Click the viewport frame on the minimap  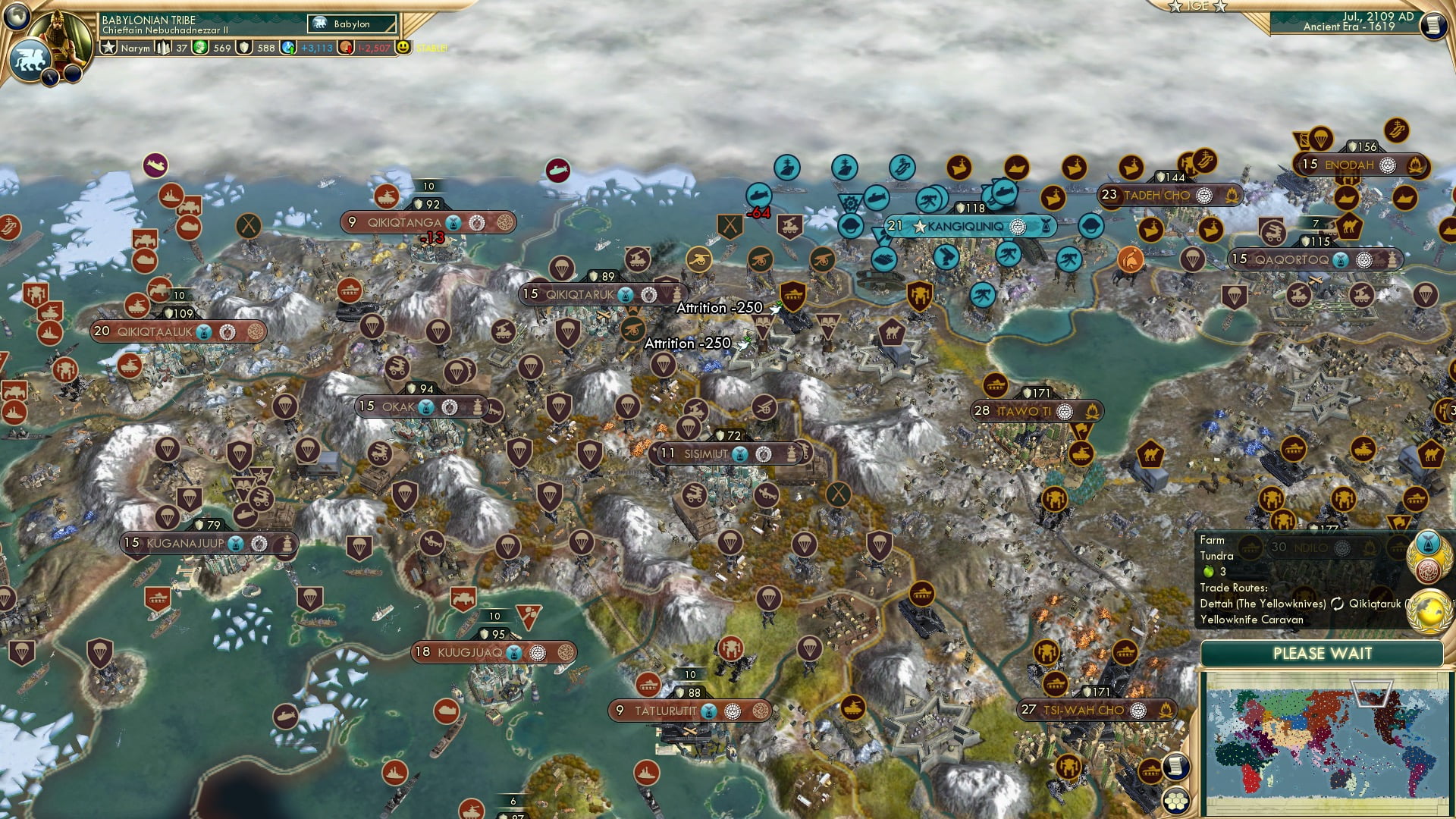coord(1372,693)
